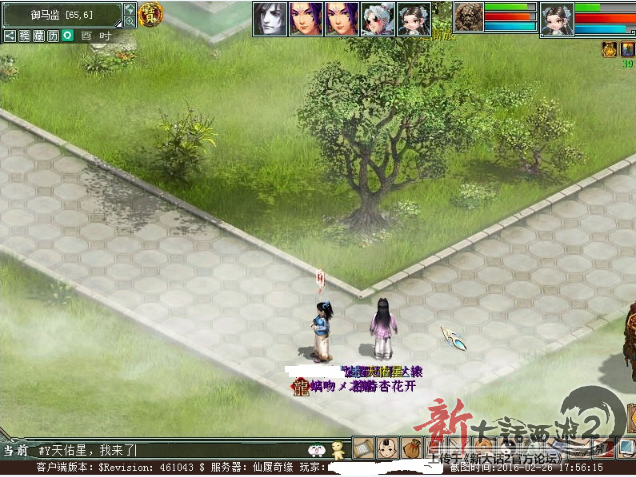
Task: Open the chat emoticon smiley picker
Action: tap(316, 450)
